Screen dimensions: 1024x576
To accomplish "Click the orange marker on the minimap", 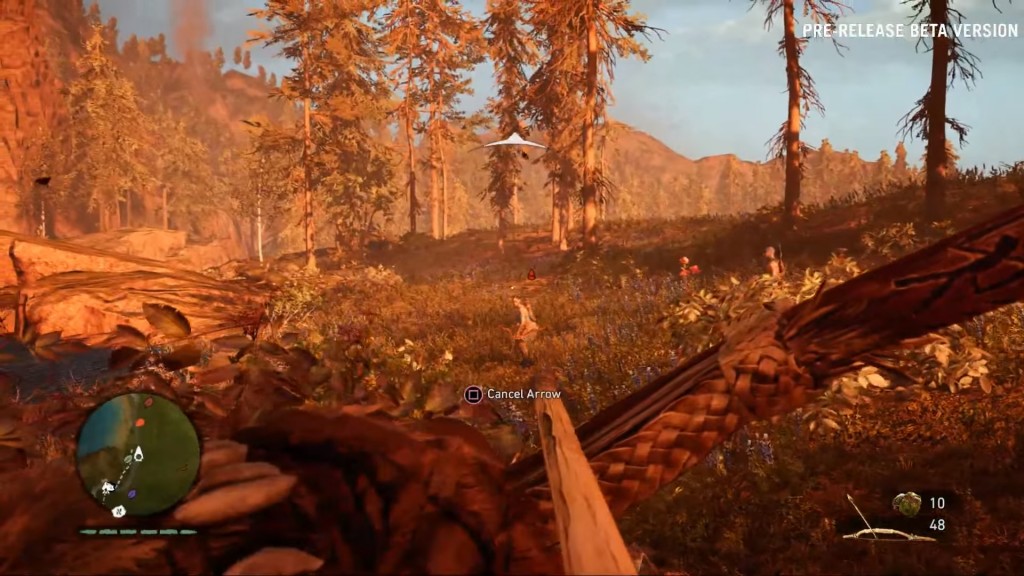I will pyautogui.click(x=141, y=423).
